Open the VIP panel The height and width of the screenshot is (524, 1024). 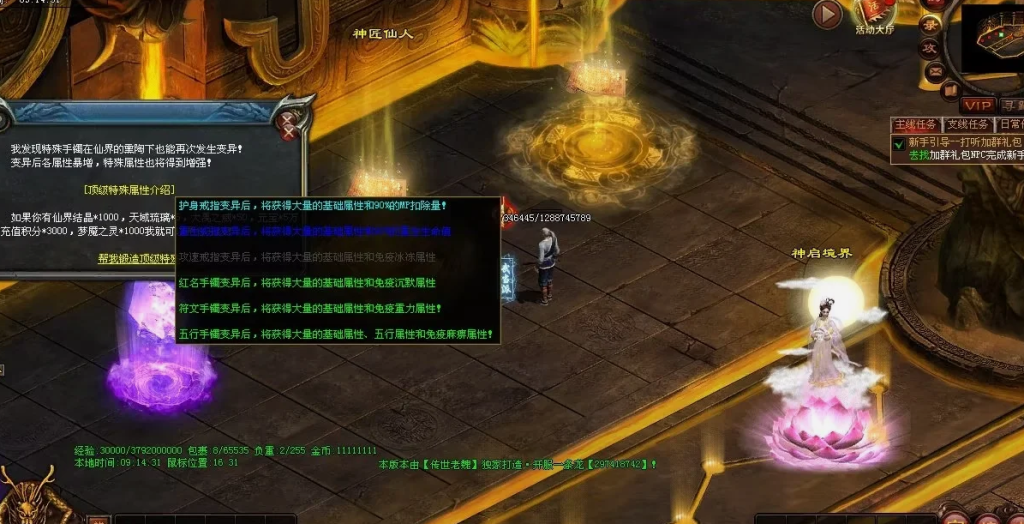(977, 105)
